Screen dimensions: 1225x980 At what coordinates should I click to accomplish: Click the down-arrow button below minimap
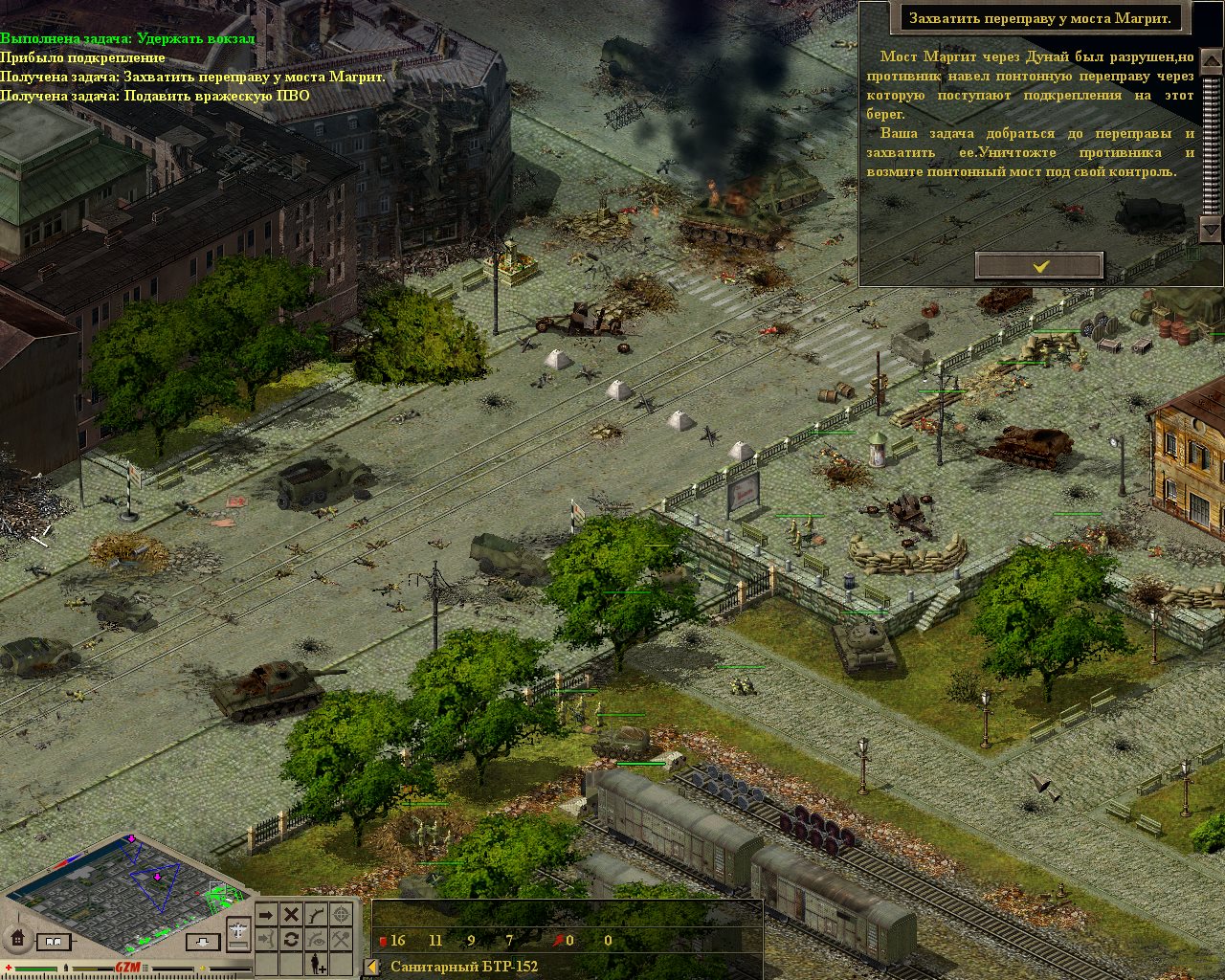[203, 943]
